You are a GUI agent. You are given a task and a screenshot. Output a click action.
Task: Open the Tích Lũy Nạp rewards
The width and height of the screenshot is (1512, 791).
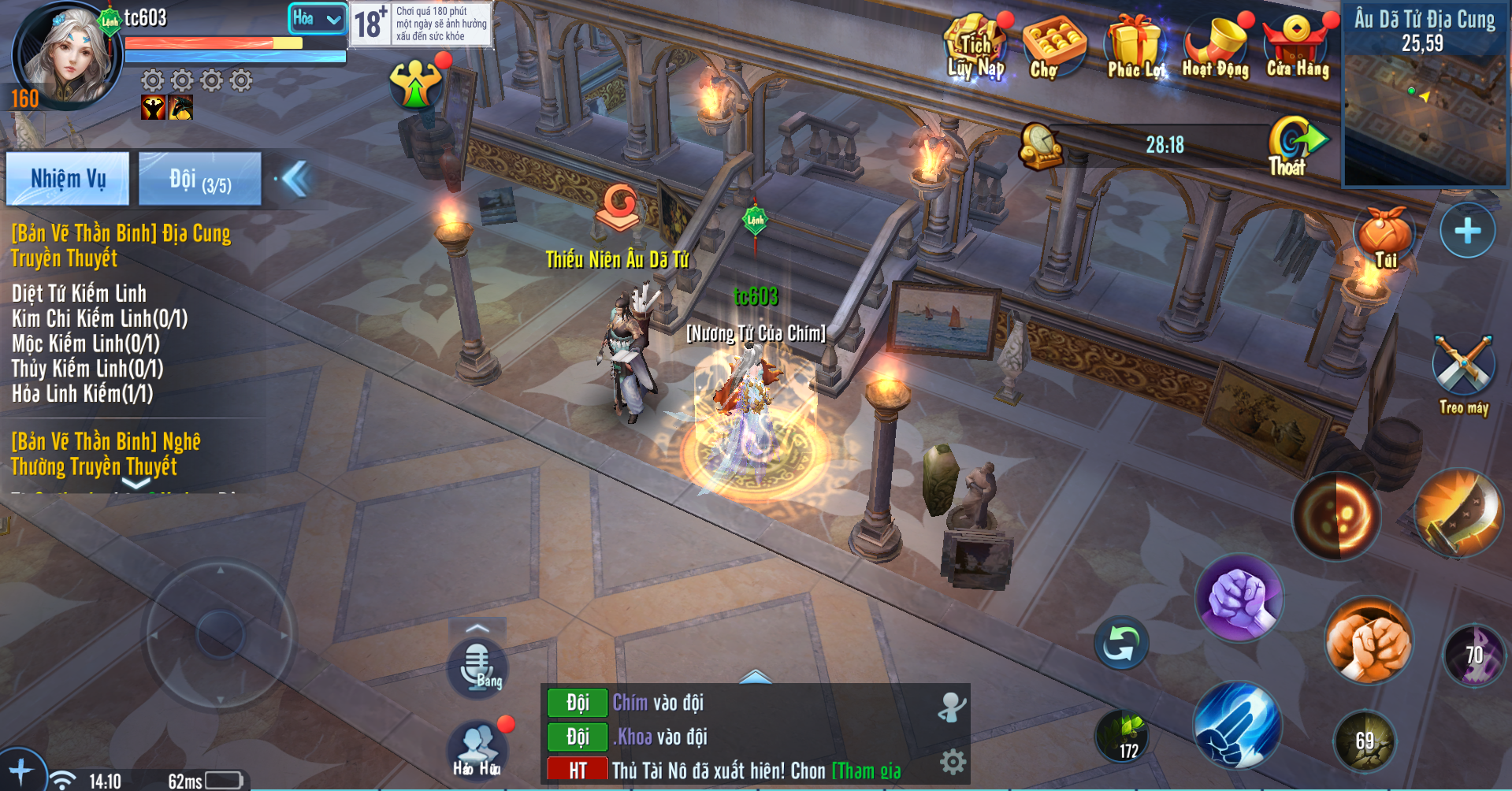[x=975, y=49]
